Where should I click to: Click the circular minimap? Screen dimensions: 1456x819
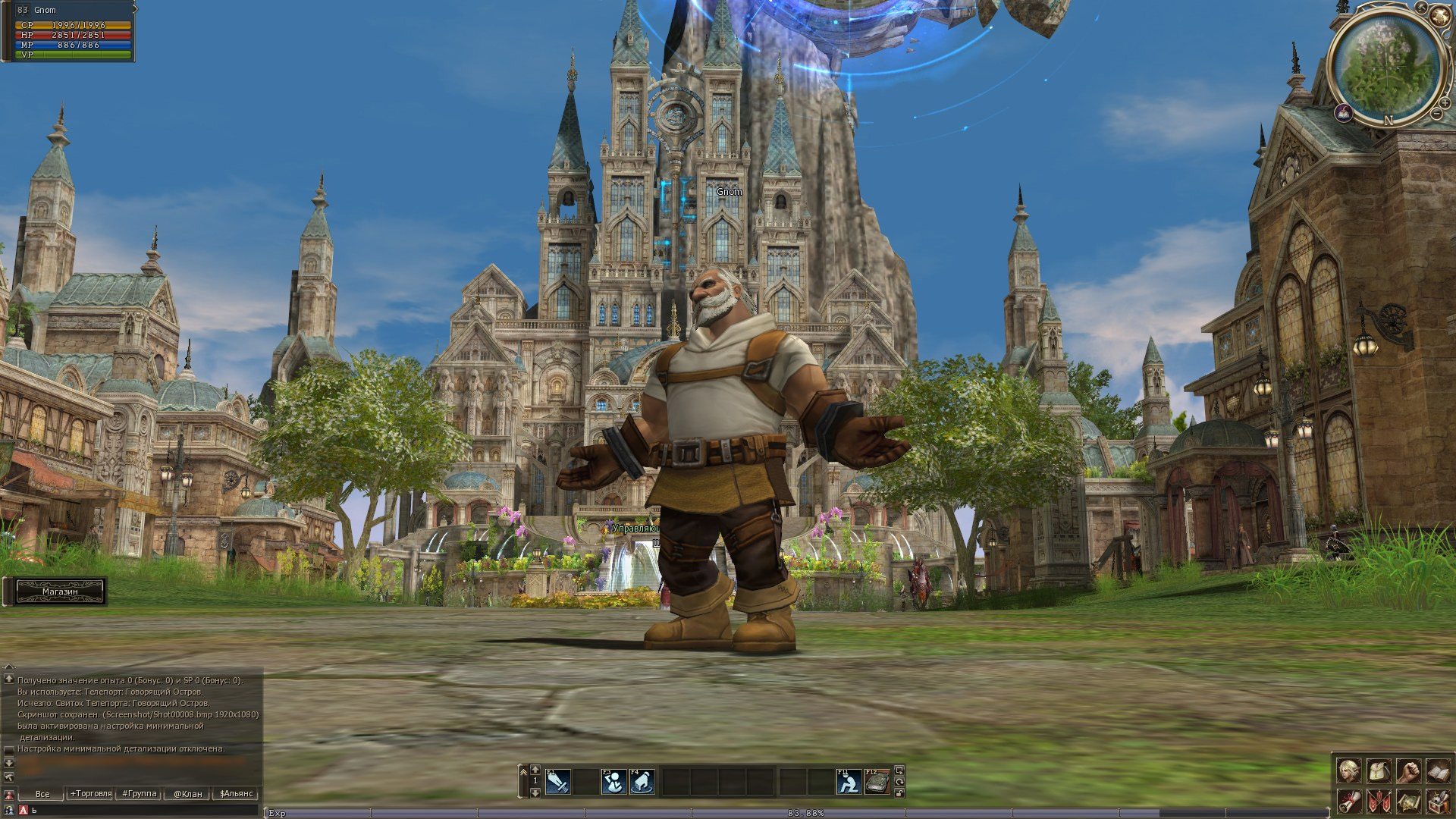[x=1385, y=67]
